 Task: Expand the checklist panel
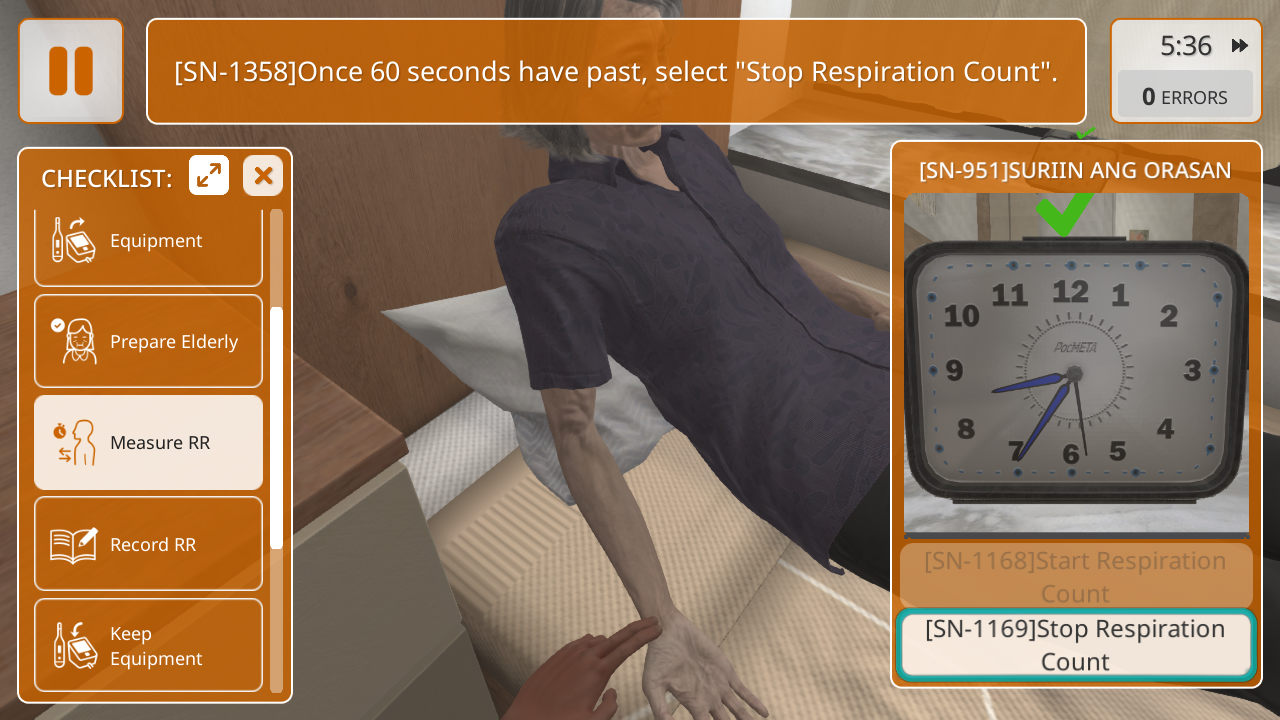[x=209, y=176]
